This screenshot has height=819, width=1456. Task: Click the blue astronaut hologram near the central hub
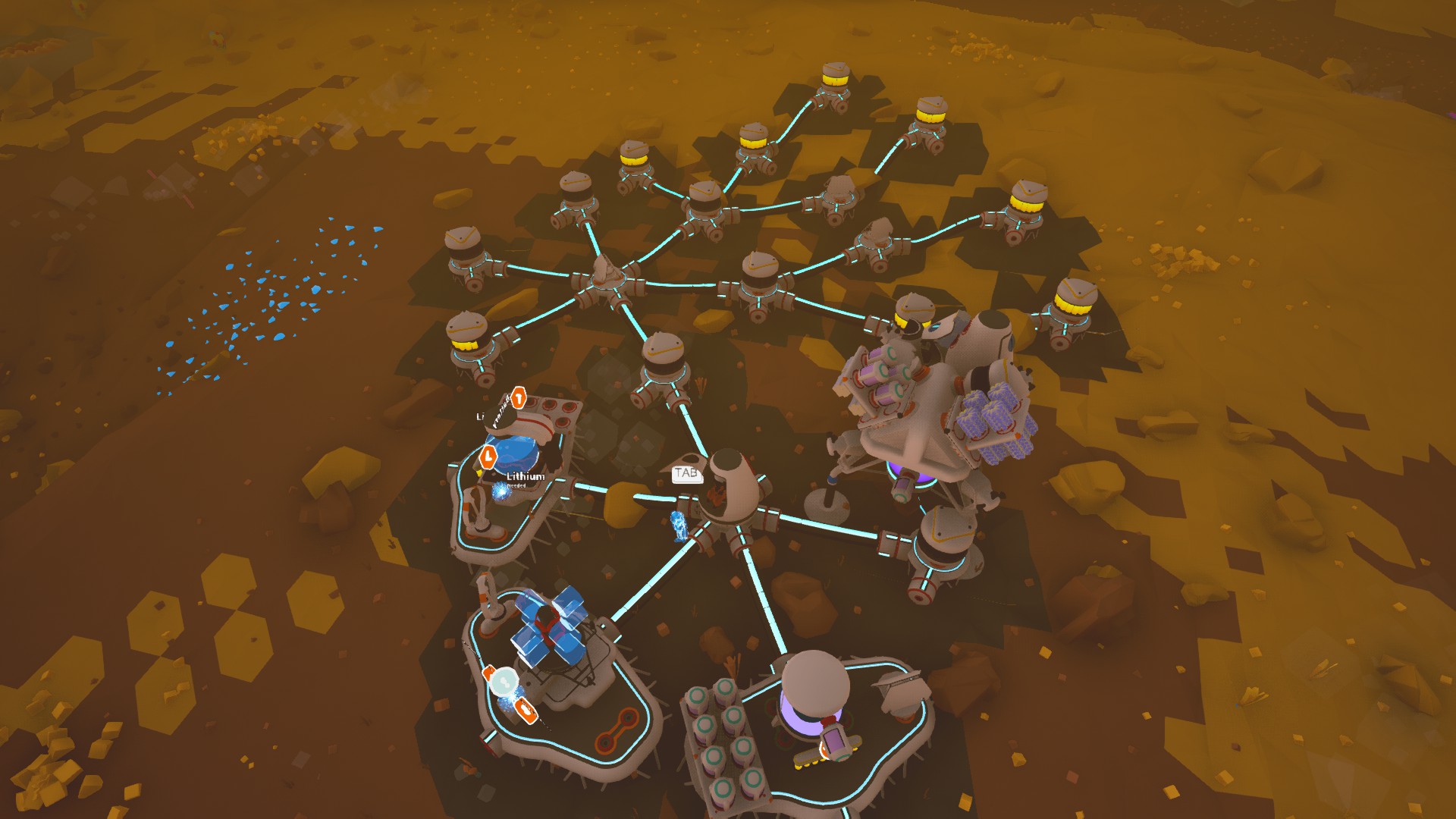(679, 528)
